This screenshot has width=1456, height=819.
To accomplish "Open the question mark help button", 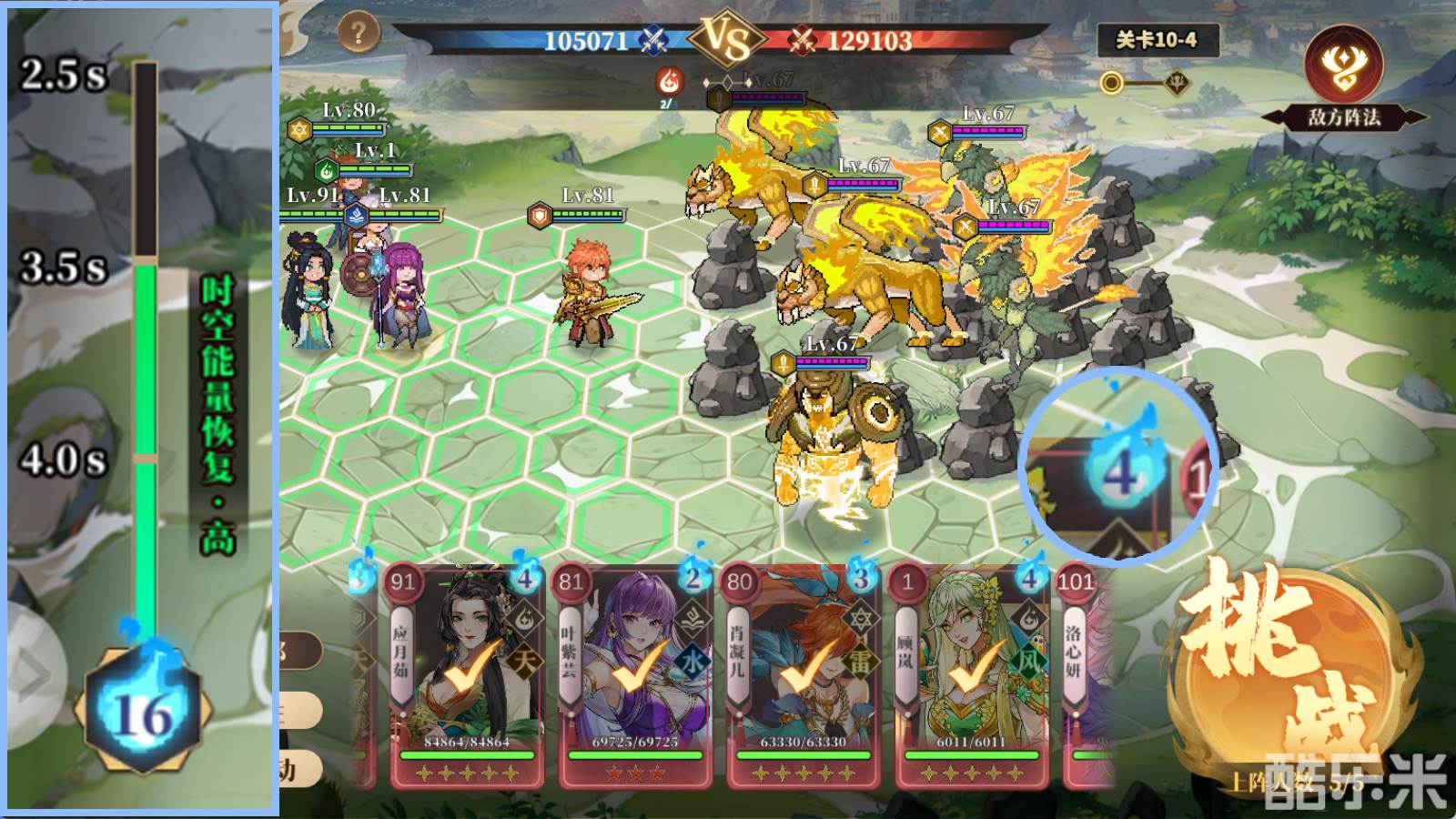I will pyautogui.click(x=359, y=34).
